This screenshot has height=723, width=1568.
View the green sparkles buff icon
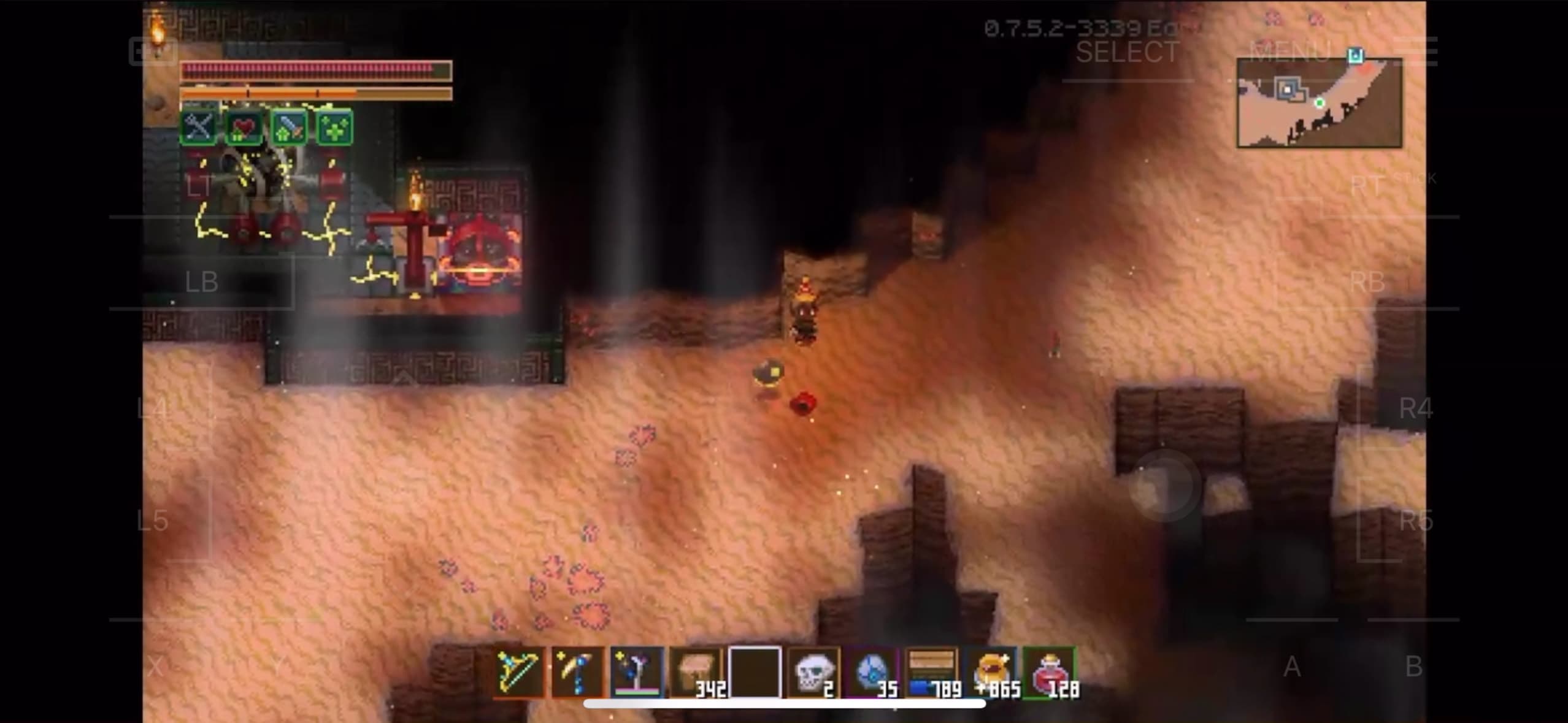click(335, 128)
